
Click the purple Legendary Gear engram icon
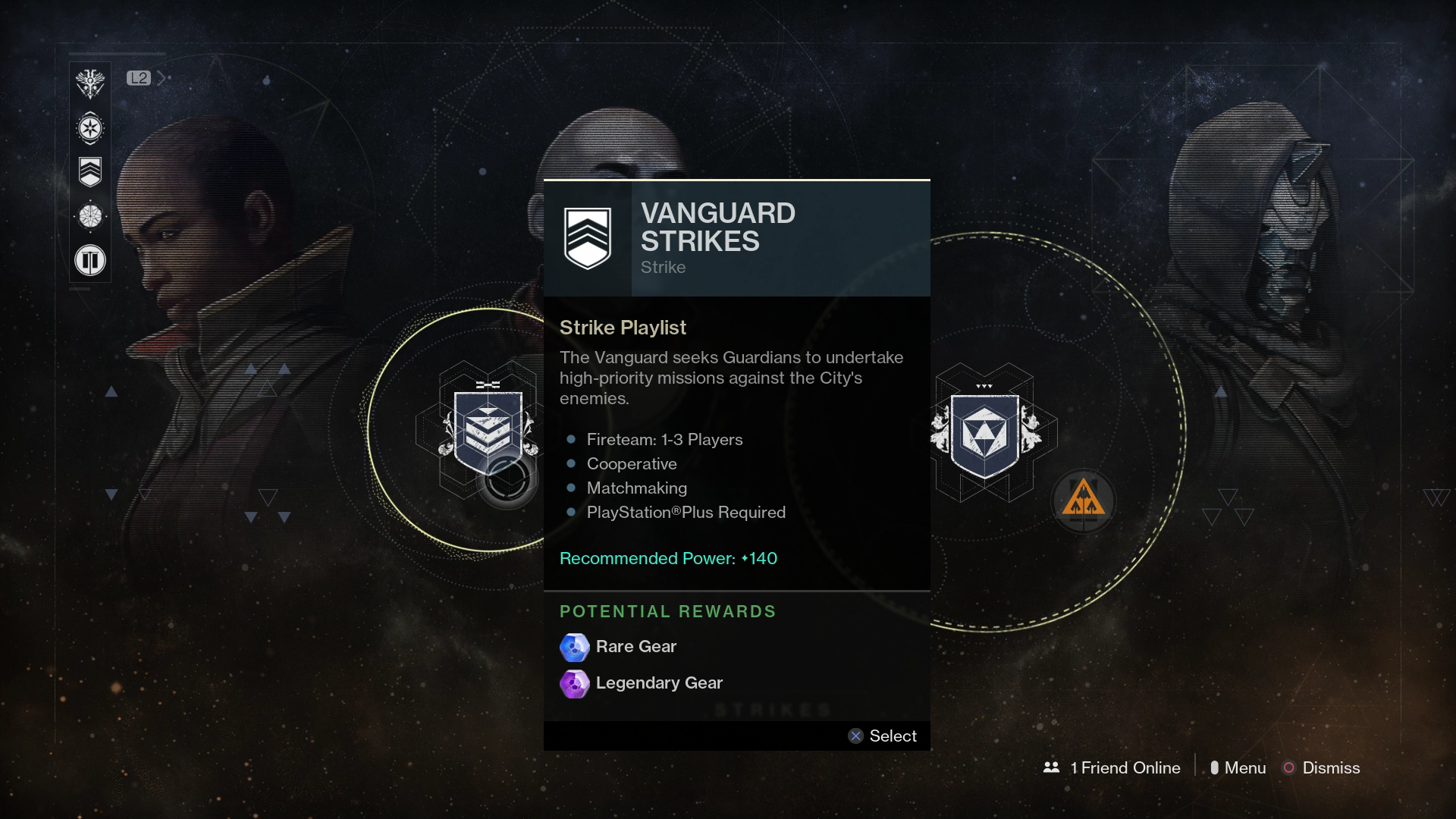point(575,683)
